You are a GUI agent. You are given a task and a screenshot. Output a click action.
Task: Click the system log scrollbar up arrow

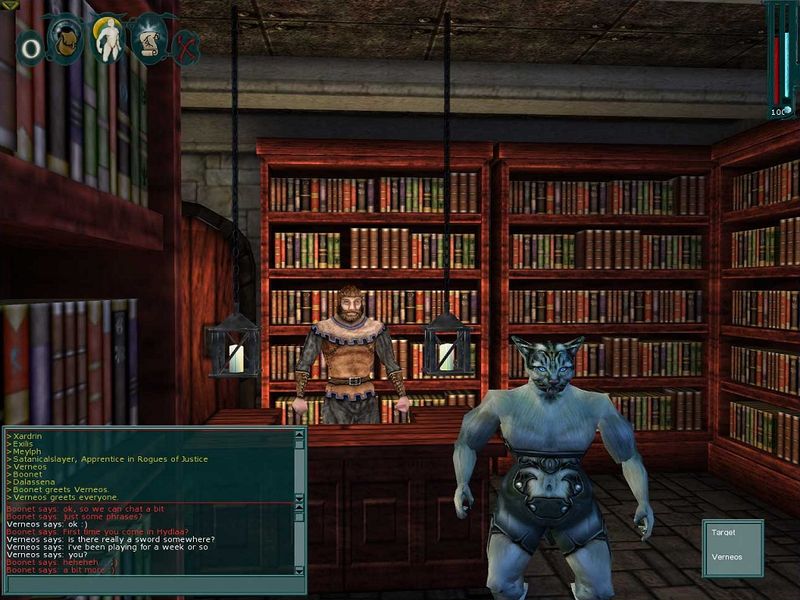(299, 435)
